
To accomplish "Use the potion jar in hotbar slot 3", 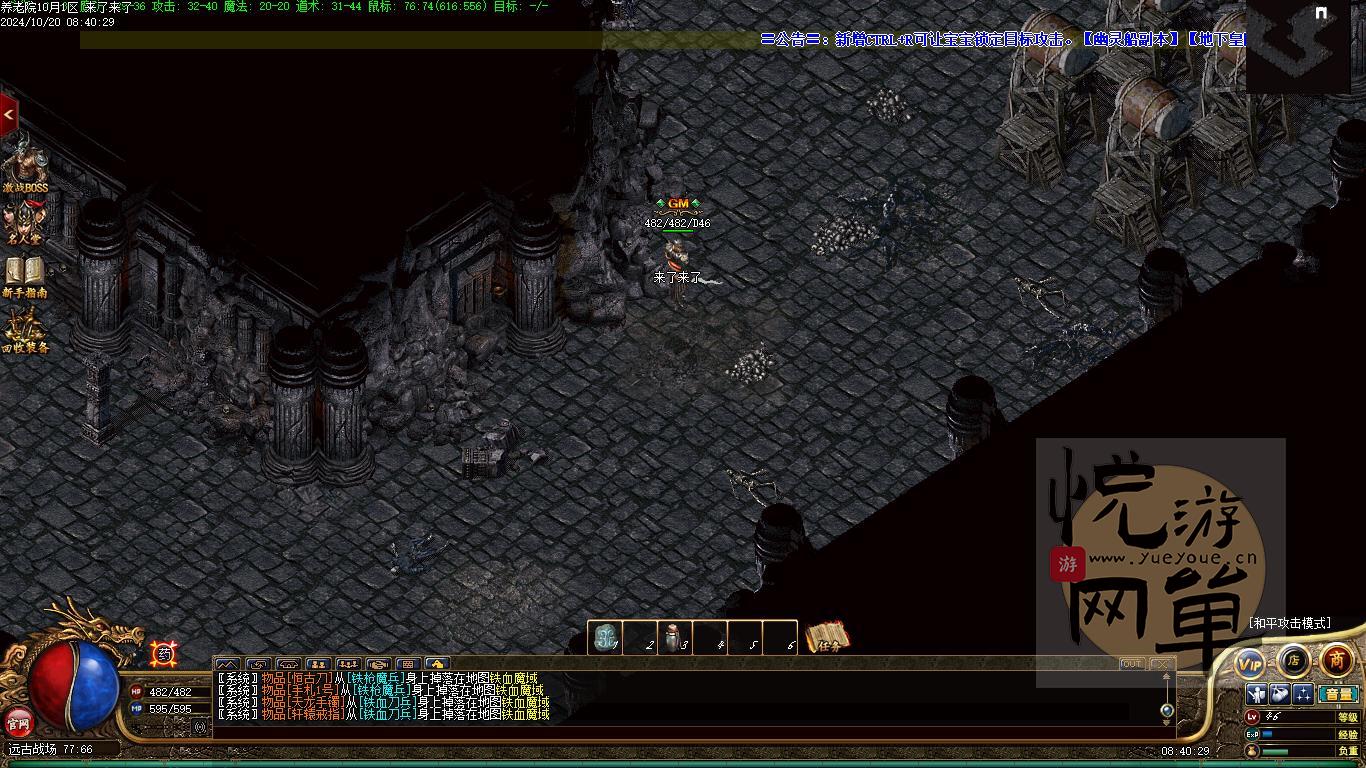I will pyautogui.click(x=675, y=638).
